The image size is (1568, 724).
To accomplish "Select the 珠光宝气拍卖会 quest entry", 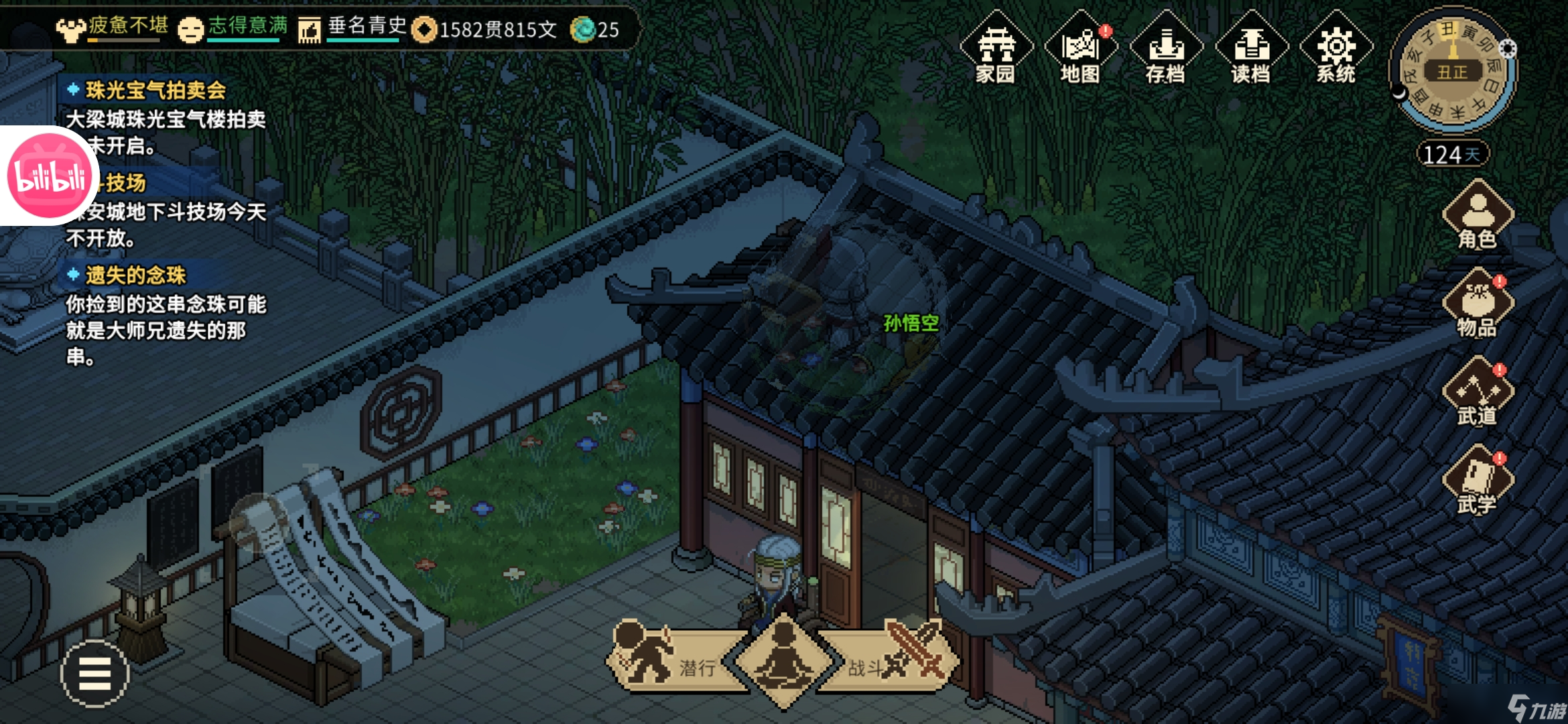I will pyautogui.click(x=155, y=90).
